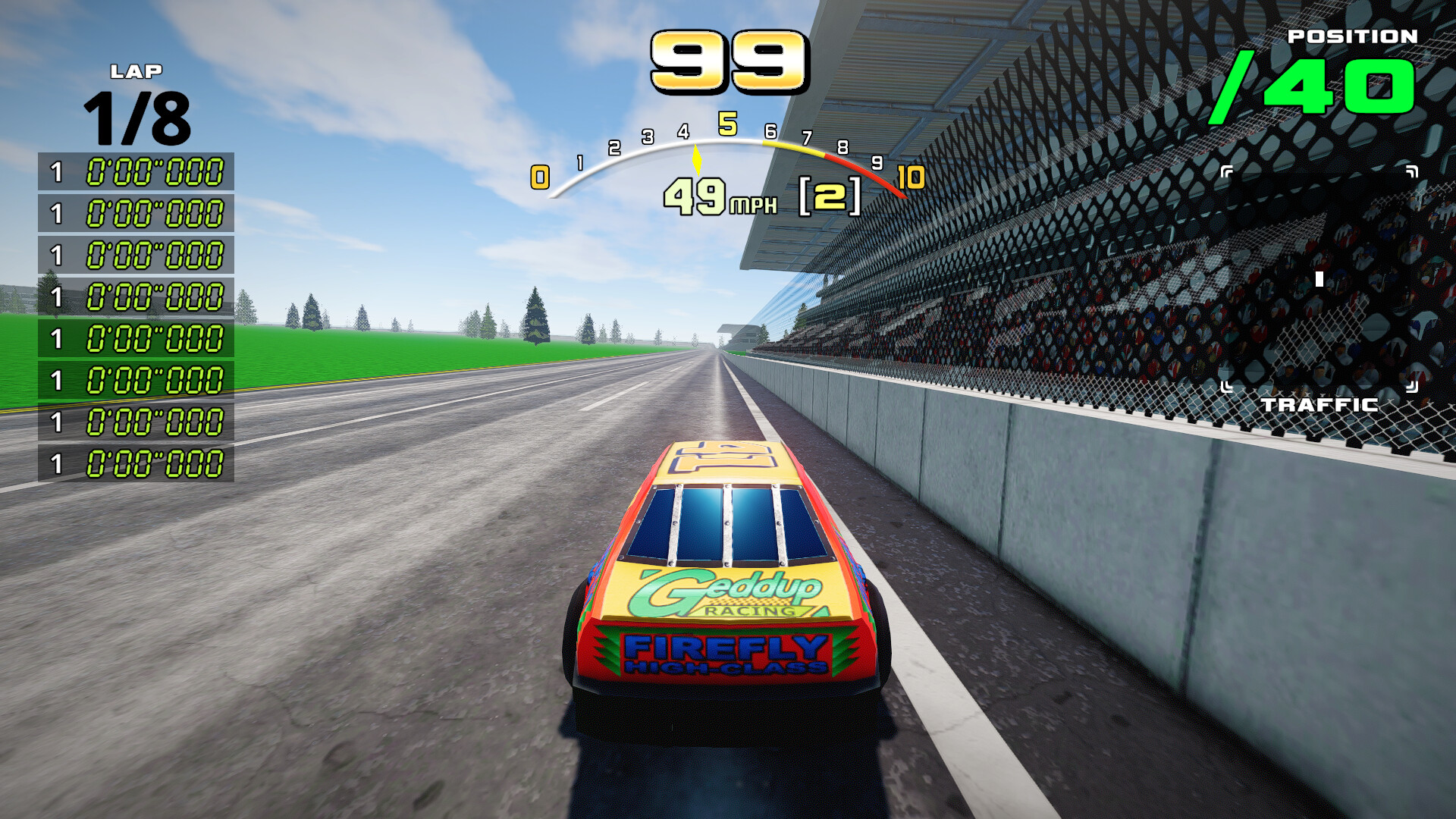The image size is (1456, 819).
Task: Click the gear indicator showing [2]
Action: [830, 196]
